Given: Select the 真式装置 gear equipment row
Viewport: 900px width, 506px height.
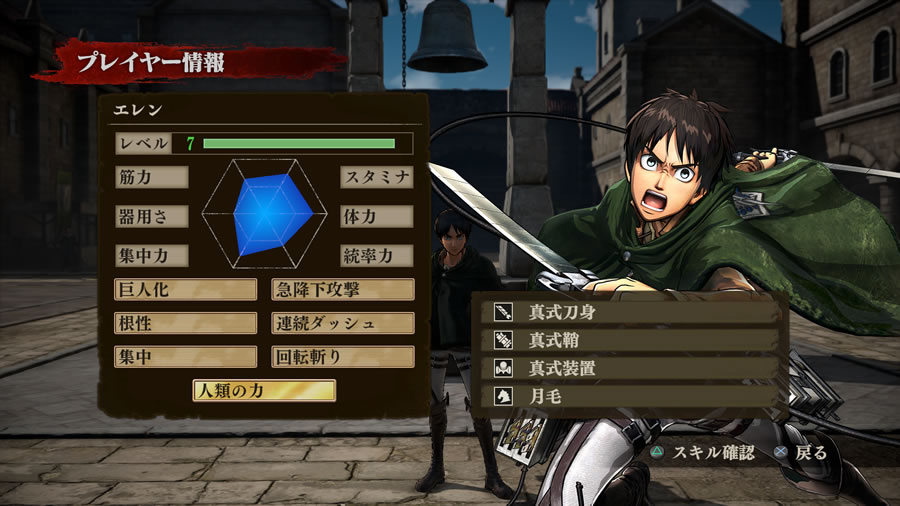Looking at the screenshot, I should pos(630,368).
